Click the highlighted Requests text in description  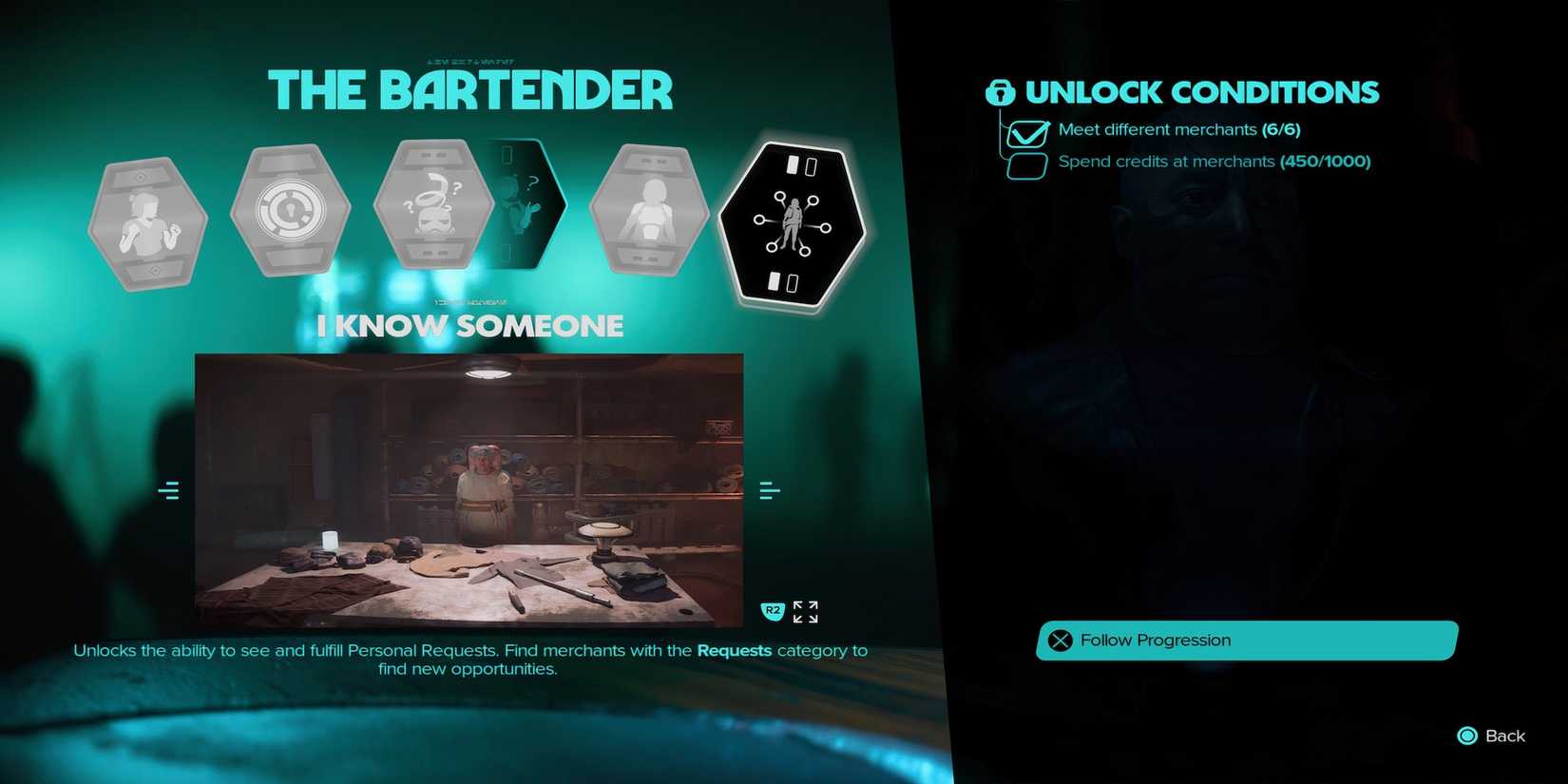pos(734,650)
